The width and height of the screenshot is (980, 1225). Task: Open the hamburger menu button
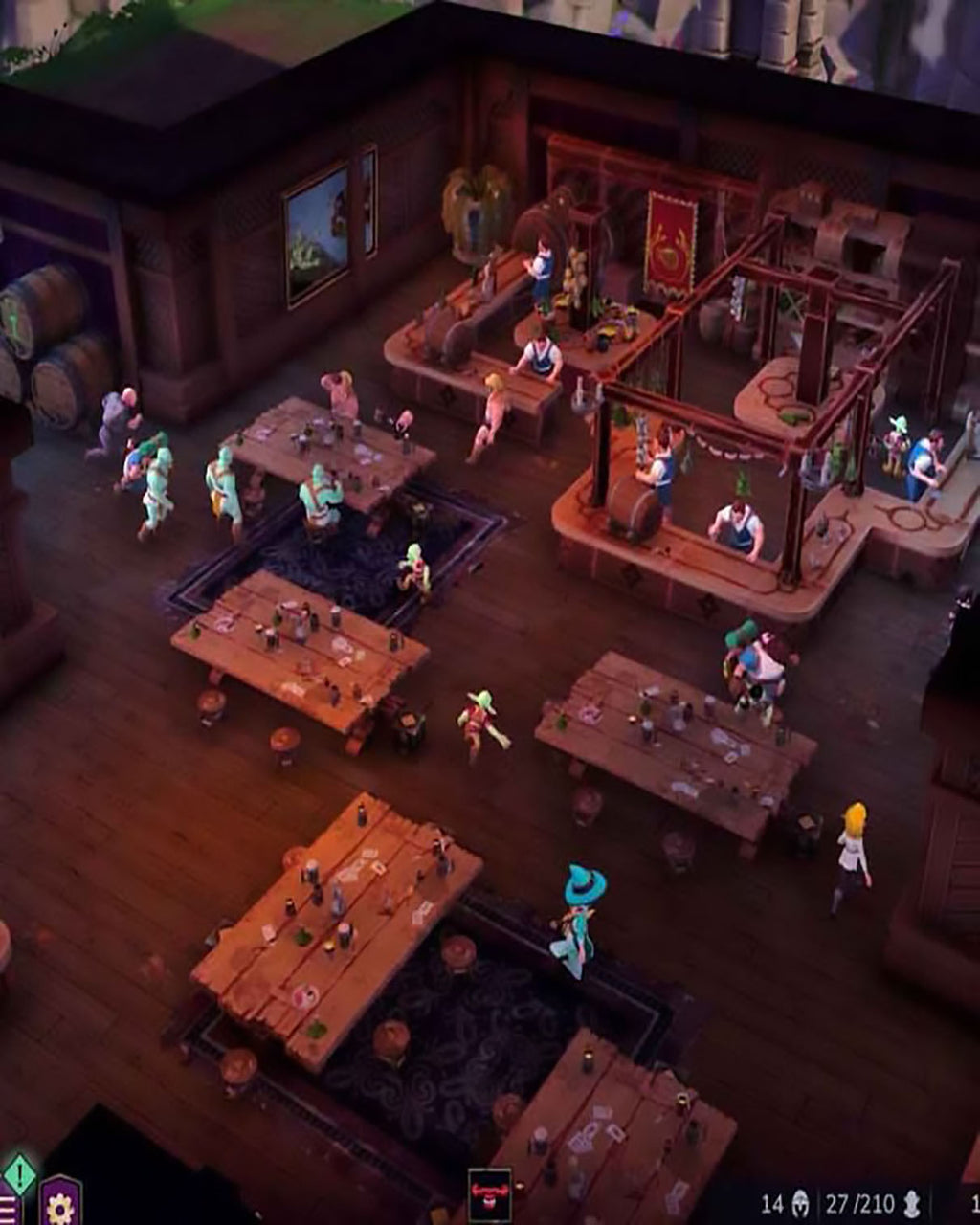tap(7, 1210)
